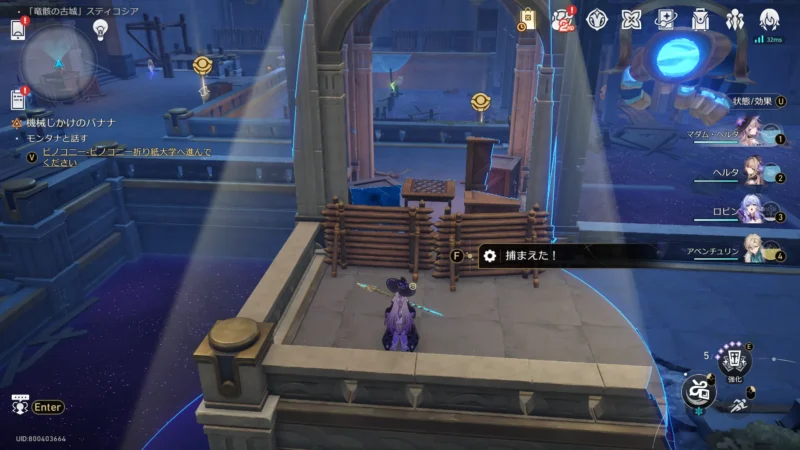Open the four-petal star icon
The width and height of the screenshot is (800, 450).
[631, 19]
